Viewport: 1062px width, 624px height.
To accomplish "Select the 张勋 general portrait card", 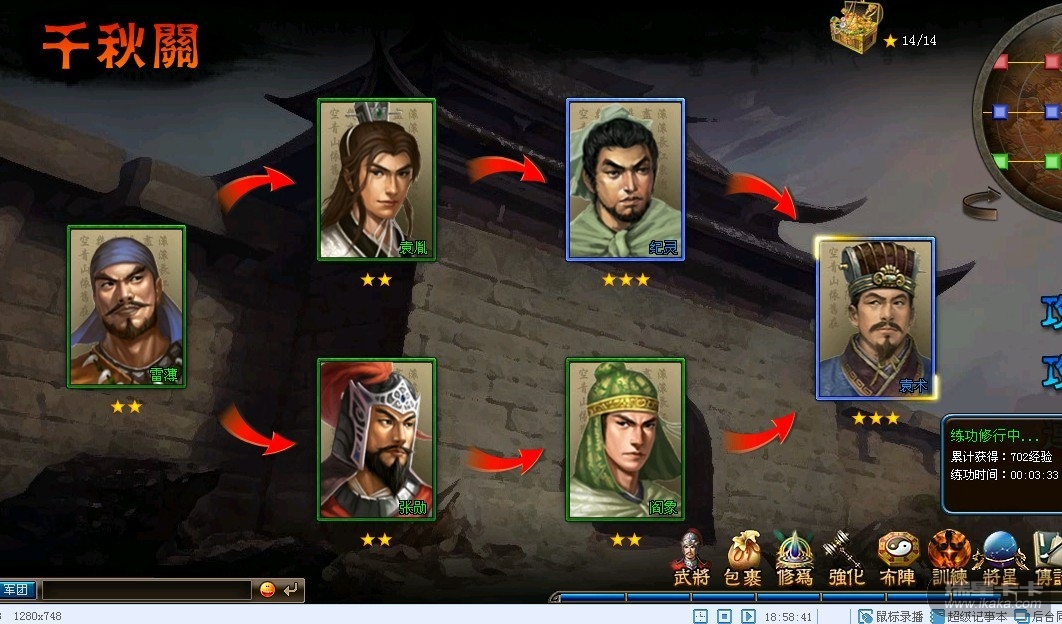I will (x=376, y=439).
